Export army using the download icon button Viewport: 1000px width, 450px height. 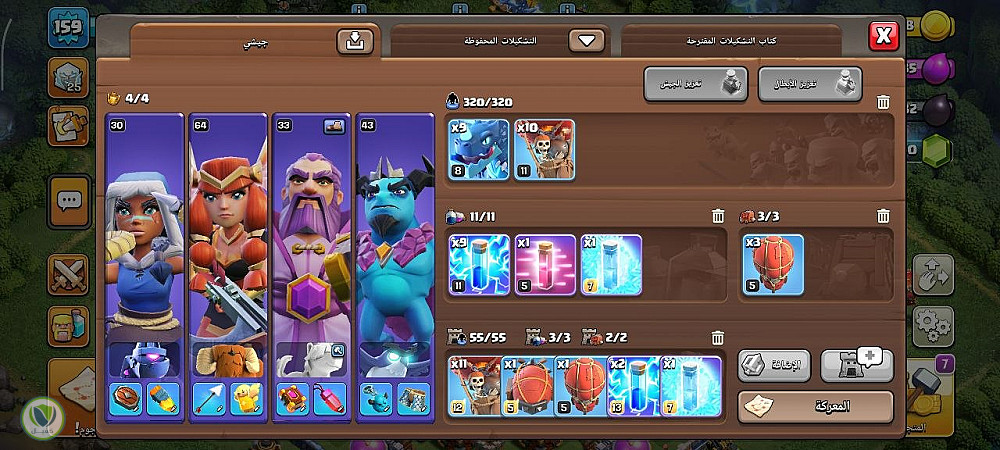pyautogui.click(x=354, y=41)
